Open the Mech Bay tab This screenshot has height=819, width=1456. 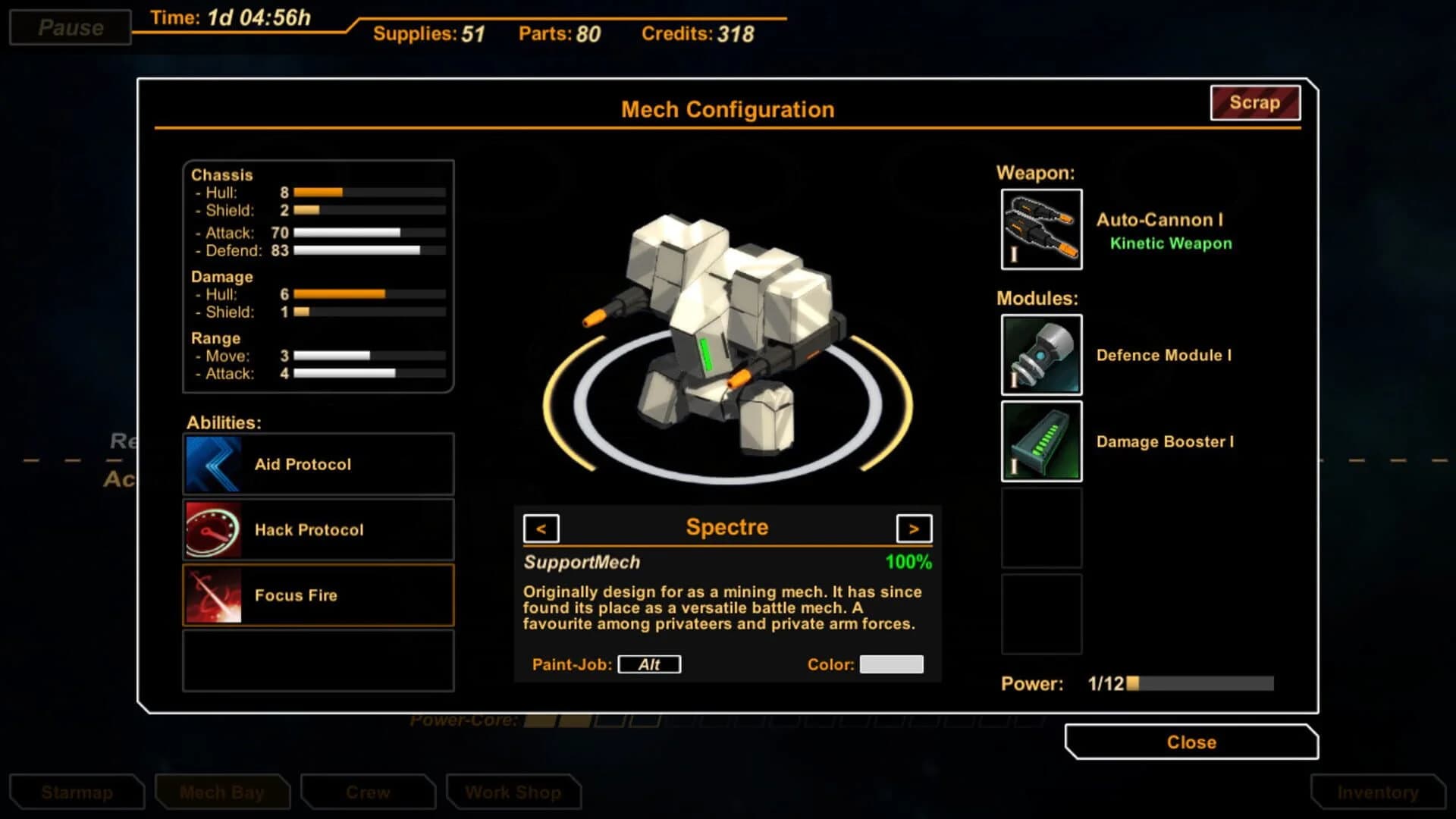click(221, 792)
